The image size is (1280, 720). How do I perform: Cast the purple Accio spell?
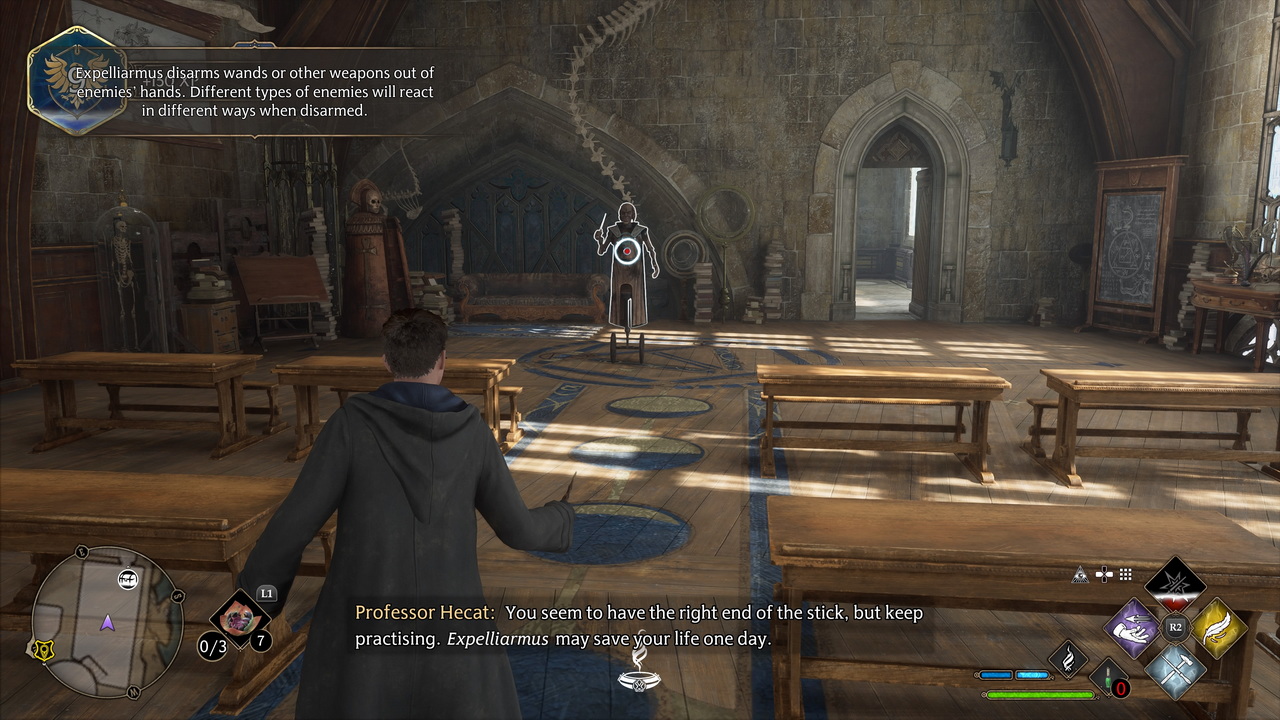[x=1131, y=628]
